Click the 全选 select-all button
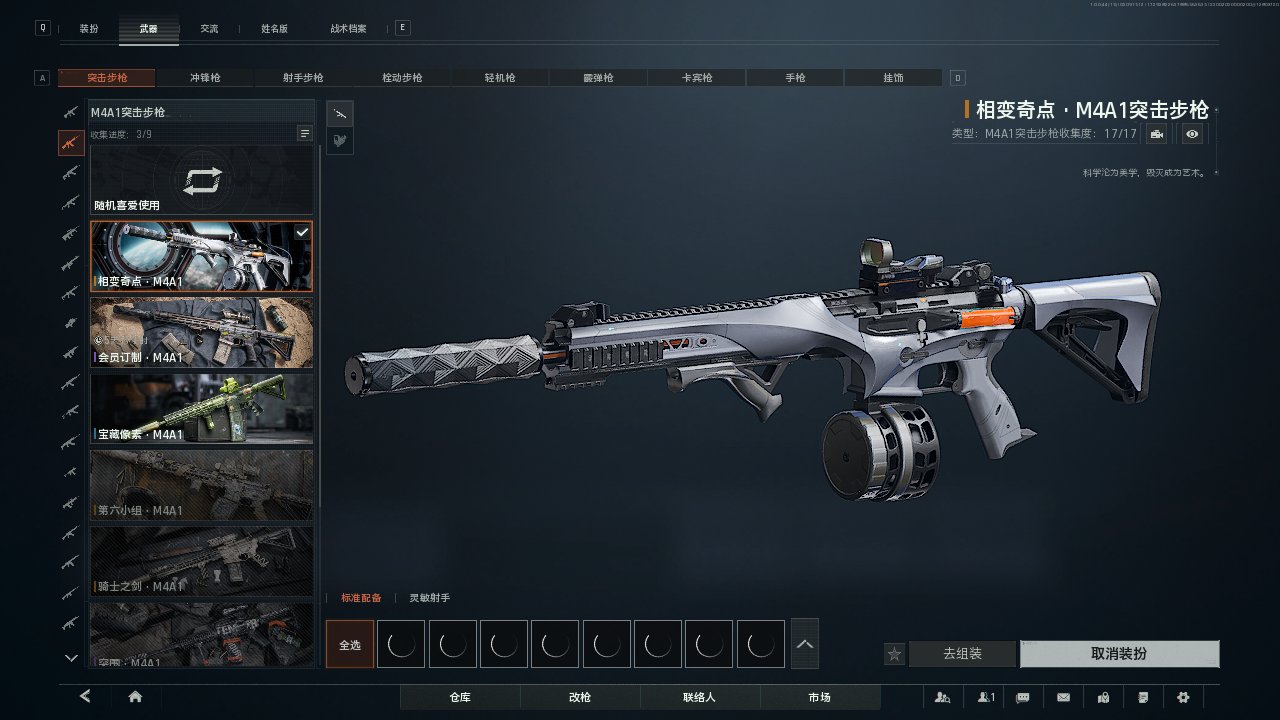The width and height of the screenshot is (1280, 720). click(x=350, y=645)
